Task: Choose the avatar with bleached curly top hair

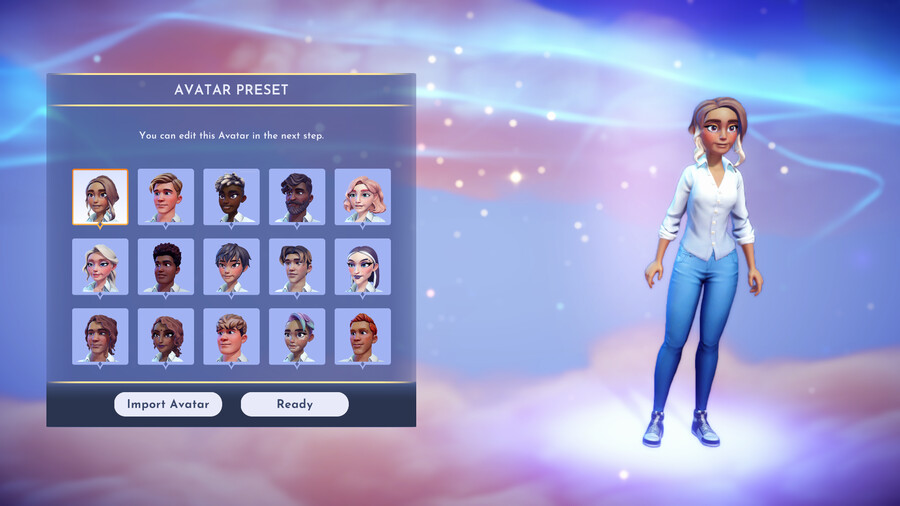Action: [x=231, y=197]
